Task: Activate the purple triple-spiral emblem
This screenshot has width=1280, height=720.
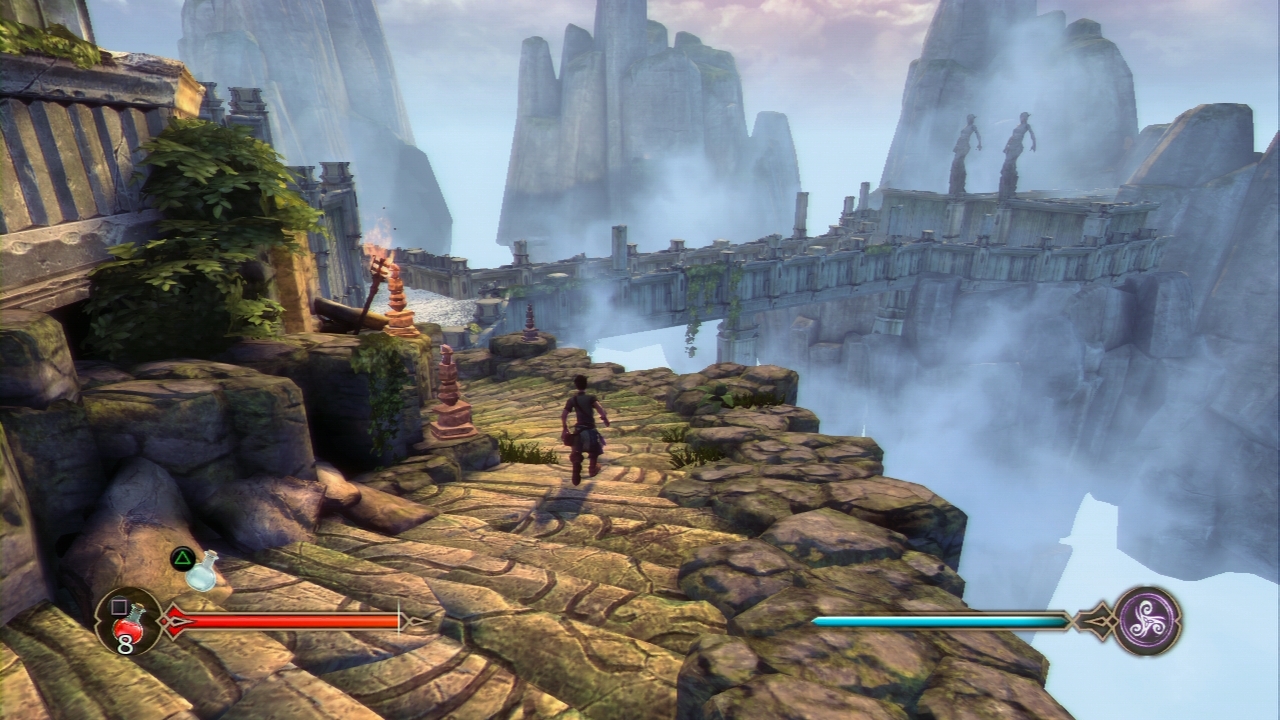Action: (1147, 620)
